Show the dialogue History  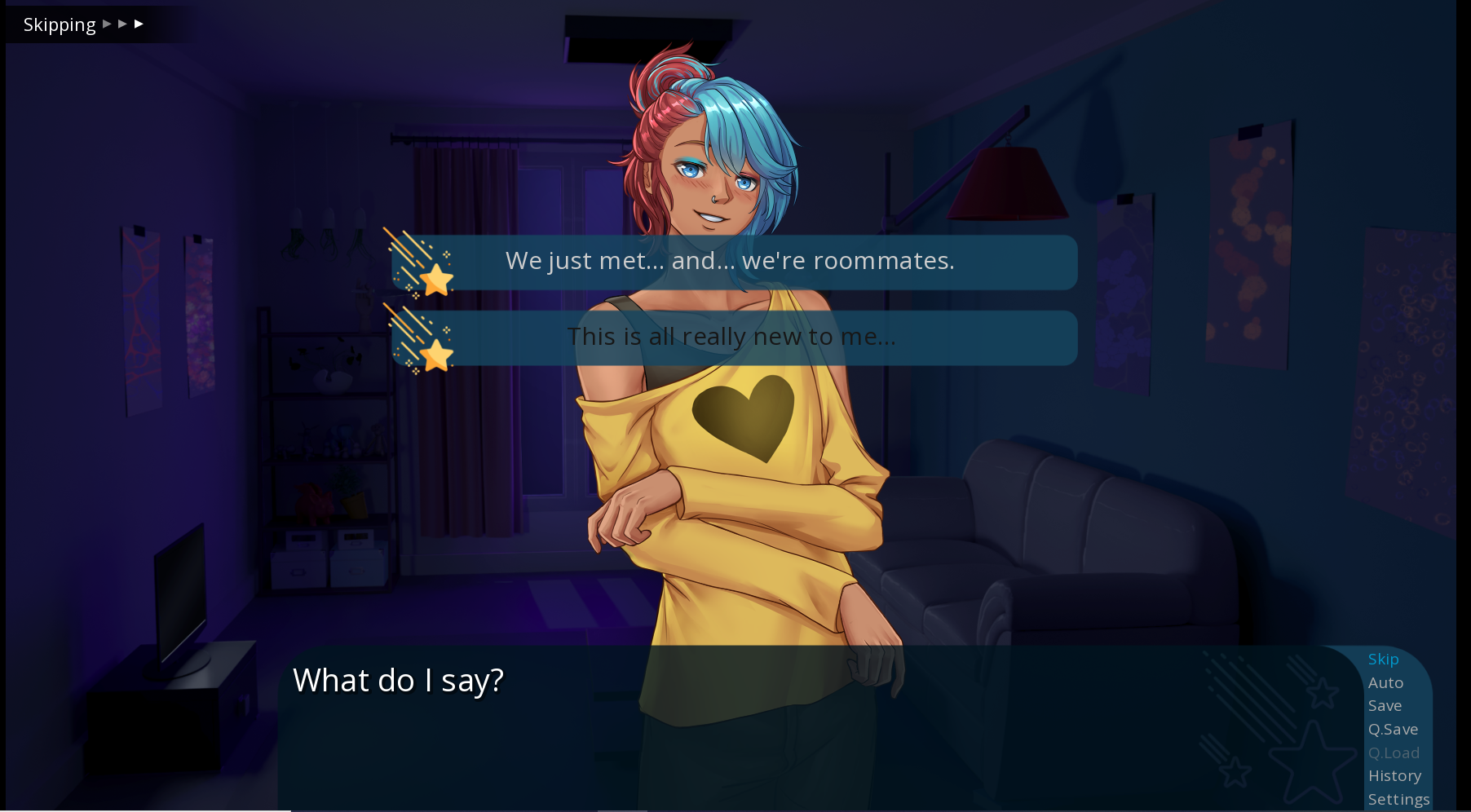[1394, 775]
